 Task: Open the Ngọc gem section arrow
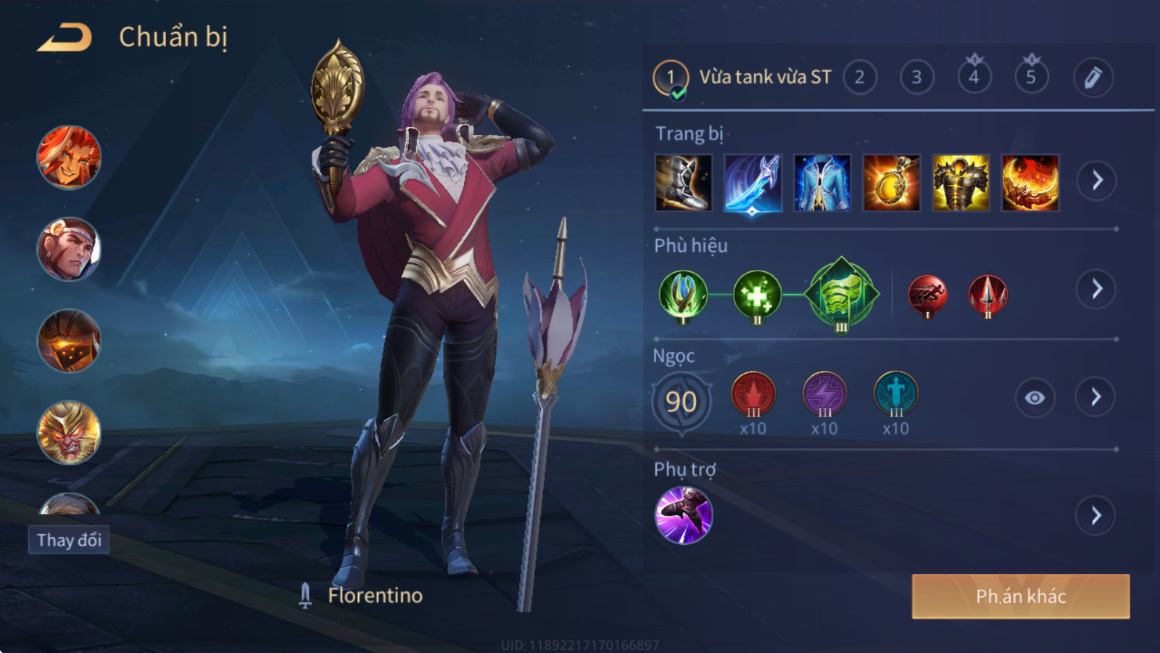[1096, 397]
